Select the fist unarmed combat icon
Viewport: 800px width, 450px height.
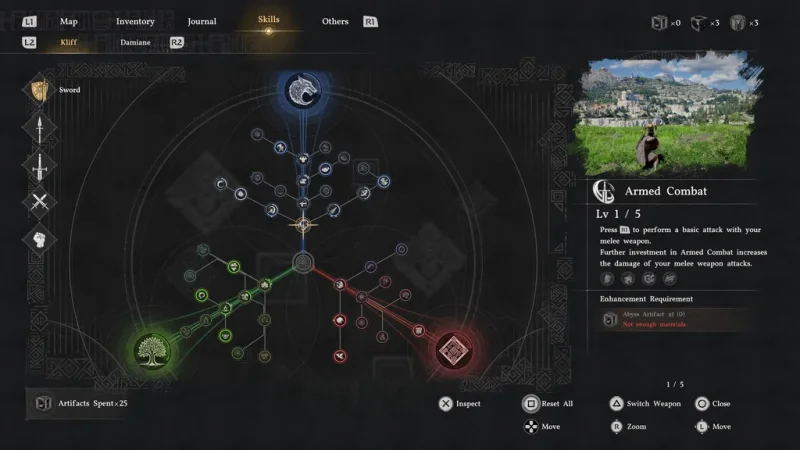coord(40,241)
